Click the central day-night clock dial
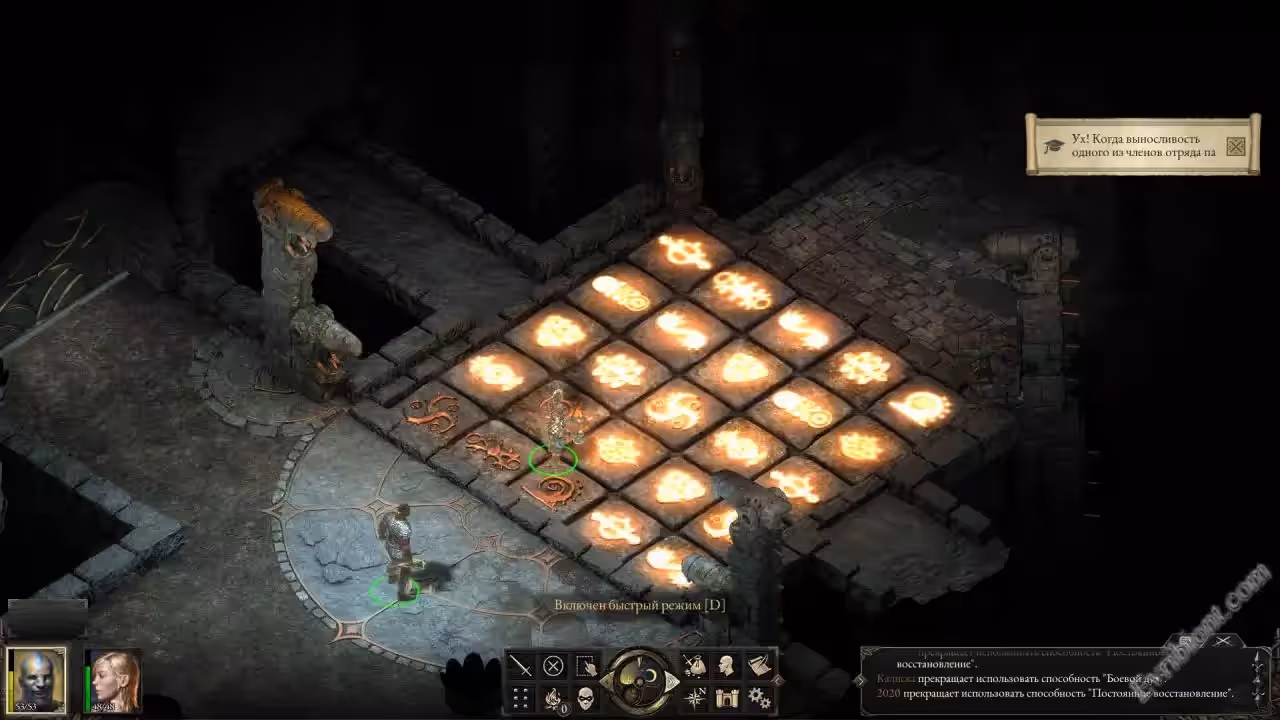Image resolution: width=1280 pixels, height=720 pixels. point(640,680)
